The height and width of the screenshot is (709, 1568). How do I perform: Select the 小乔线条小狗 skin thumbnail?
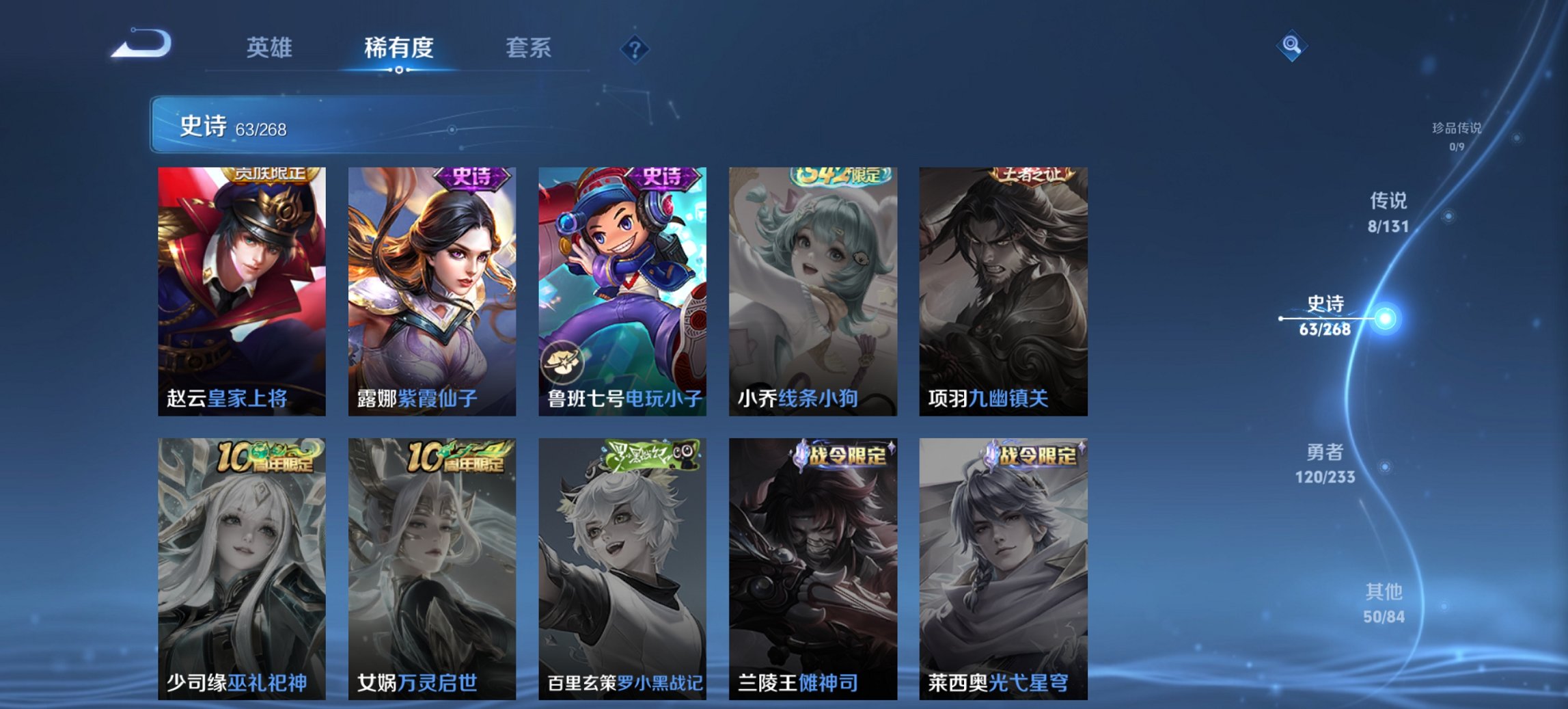(x=813, y=287)
